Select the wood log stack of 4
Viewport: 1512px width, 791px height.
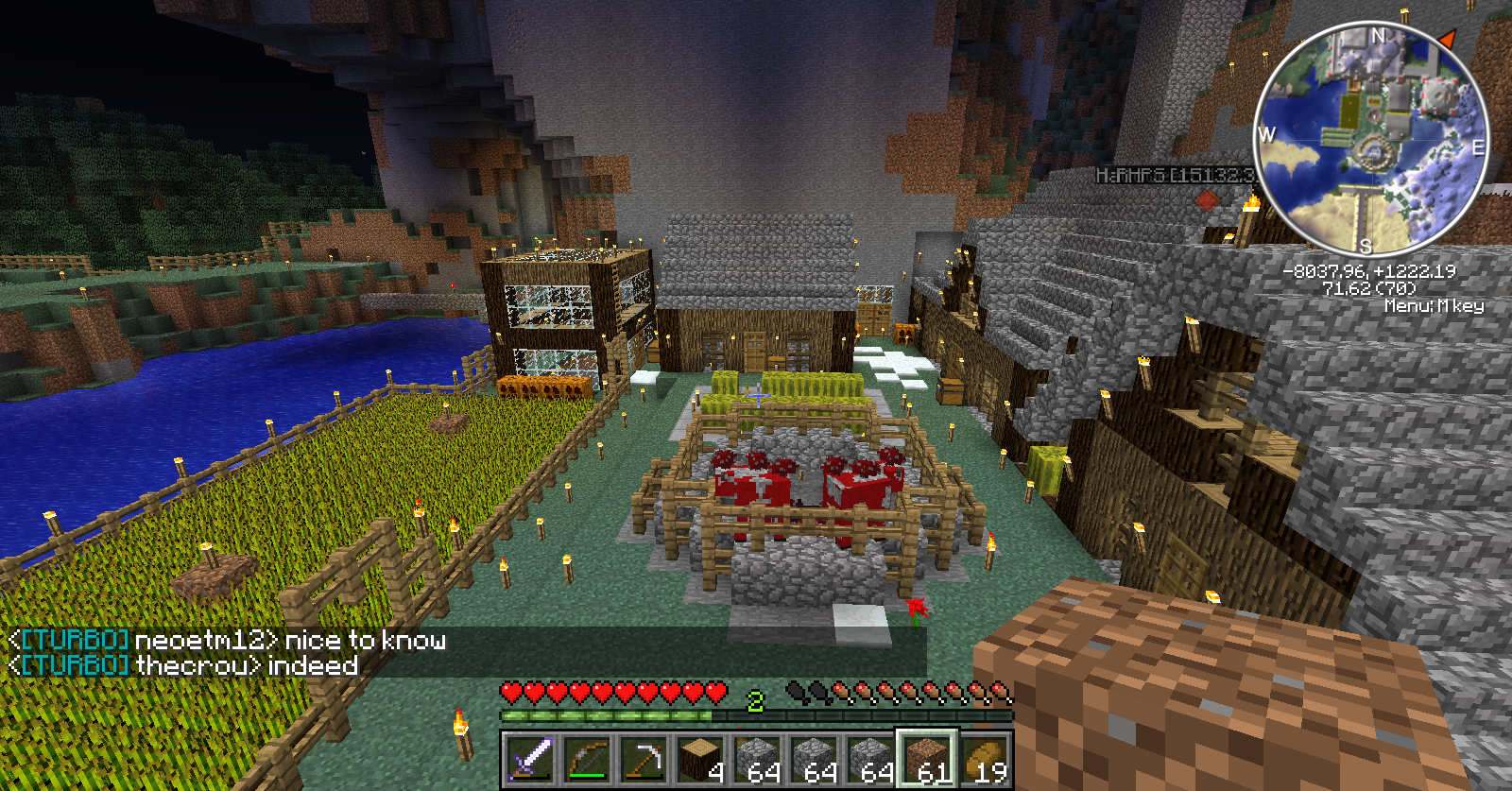(700, 757)
